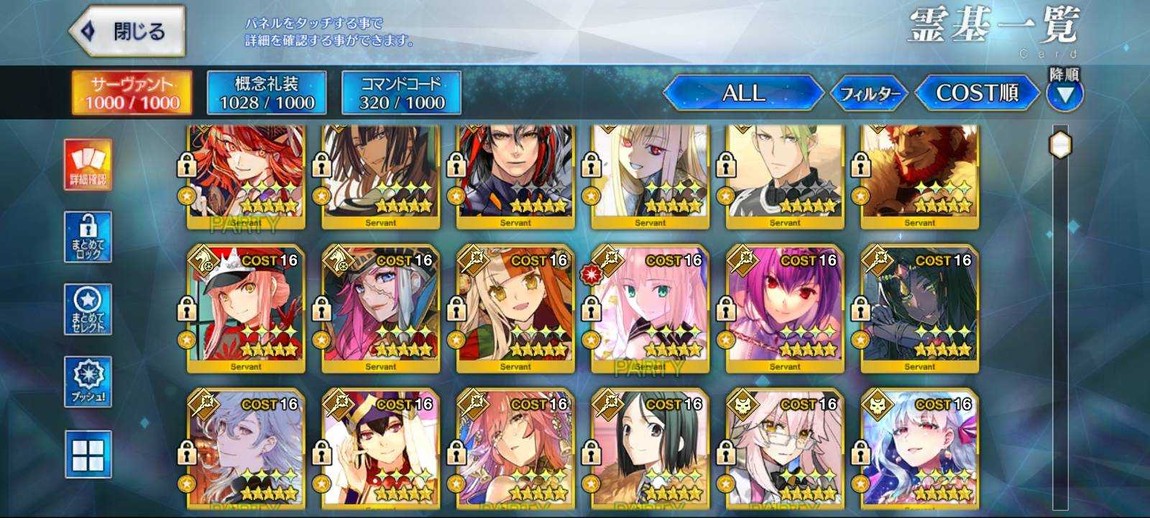
Task: Select the pink-haired green-eyed servant card
Action: (x=650, y=308)
